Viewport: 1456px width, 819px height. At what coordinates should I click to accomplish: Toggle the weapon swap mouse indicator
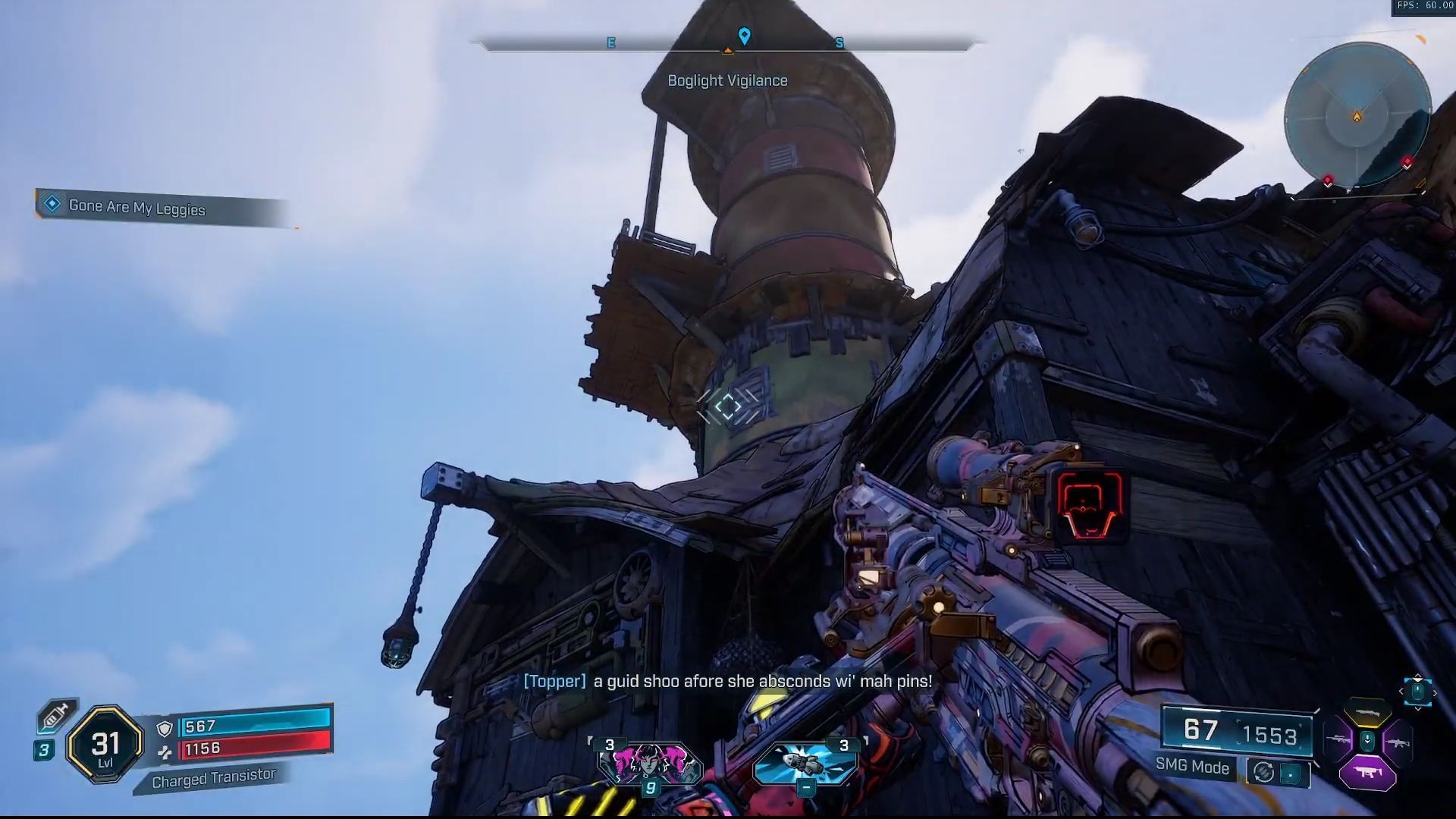tap(1418, 692)
